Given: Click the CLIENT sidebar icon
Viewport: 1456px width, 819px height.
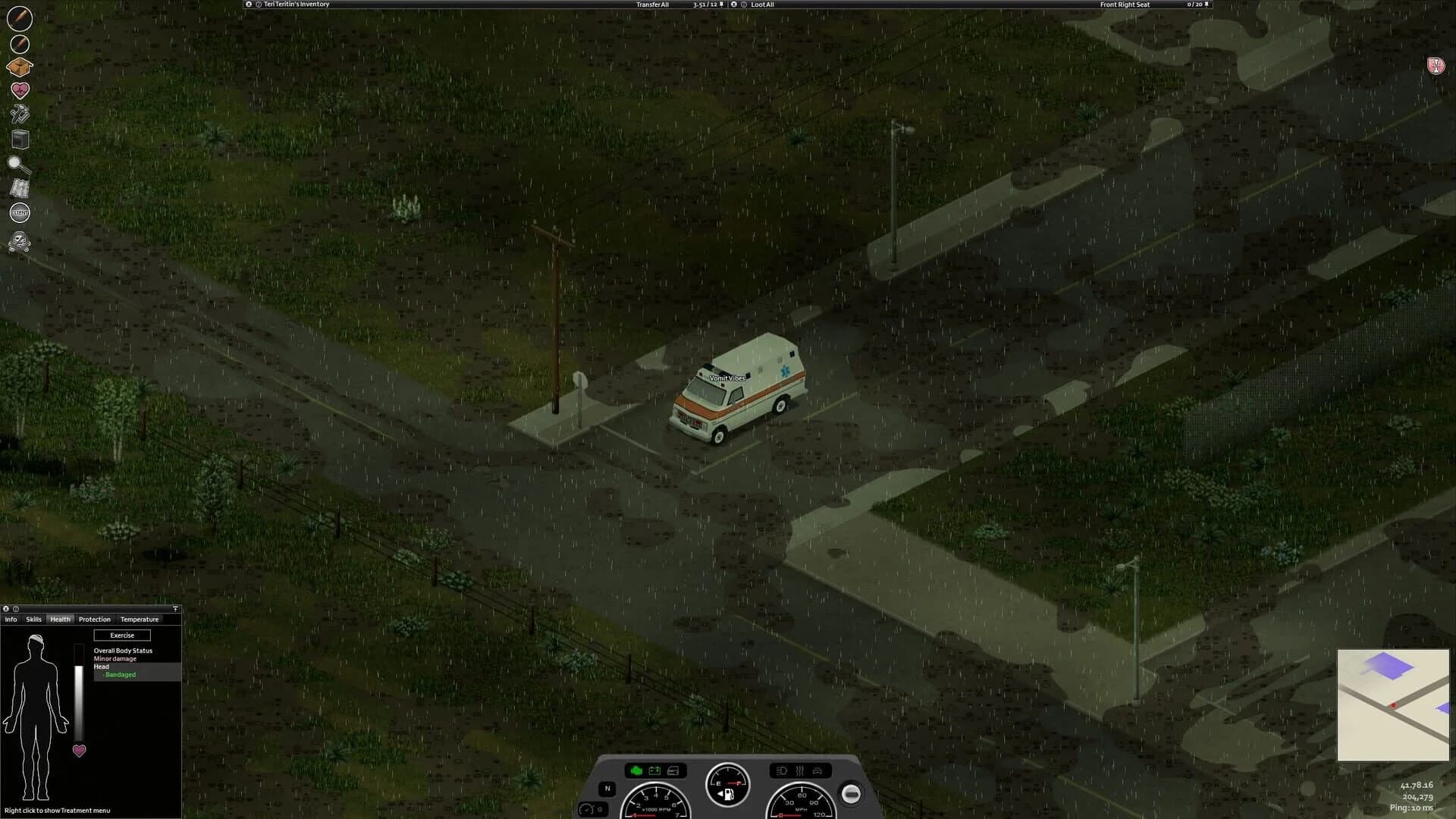Looking at the screenshot, I should click(19, 213).
